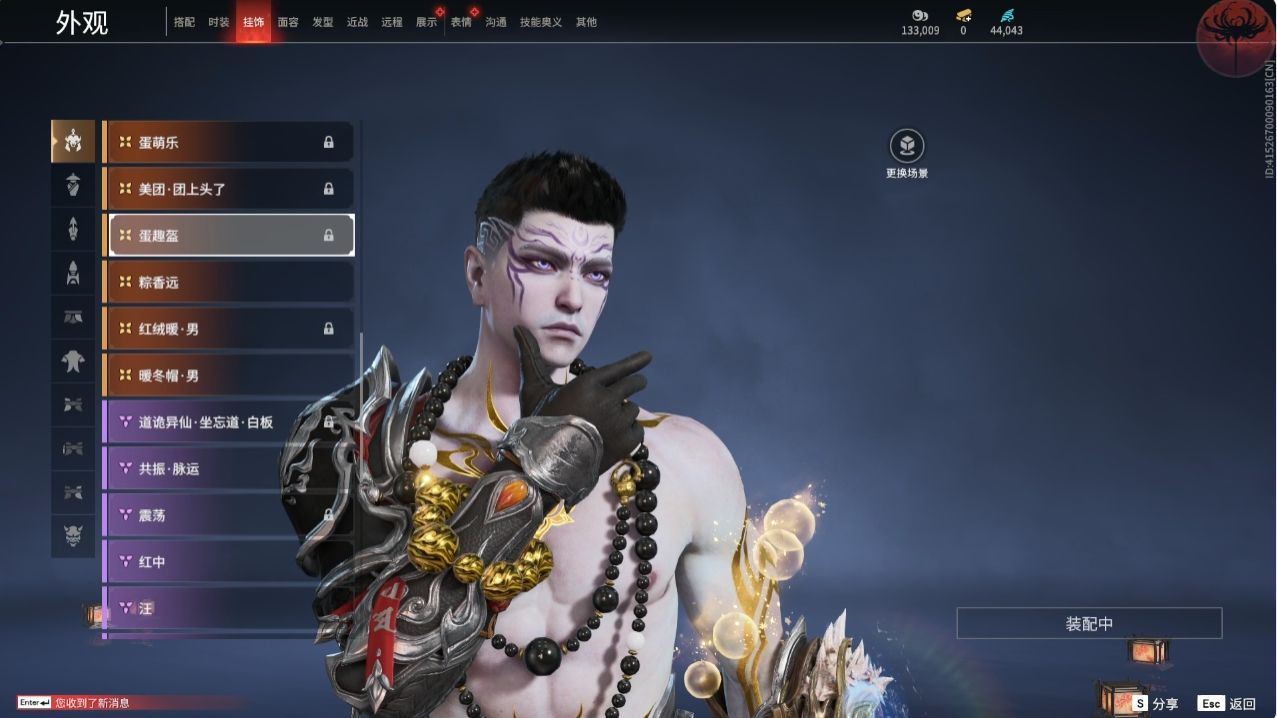This screenshot has height=718, width=1277.
Task: Open the 搭配 tab
Action: [x=184, y=22]
